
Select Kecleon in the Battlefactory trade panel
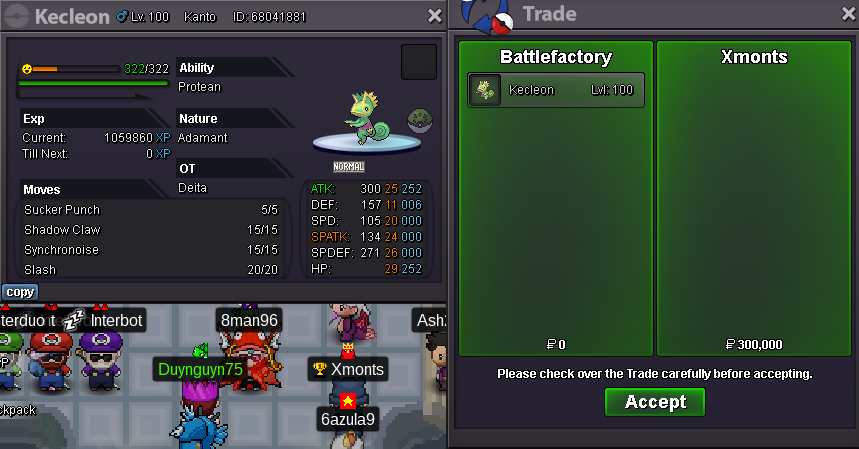[556, 90]
